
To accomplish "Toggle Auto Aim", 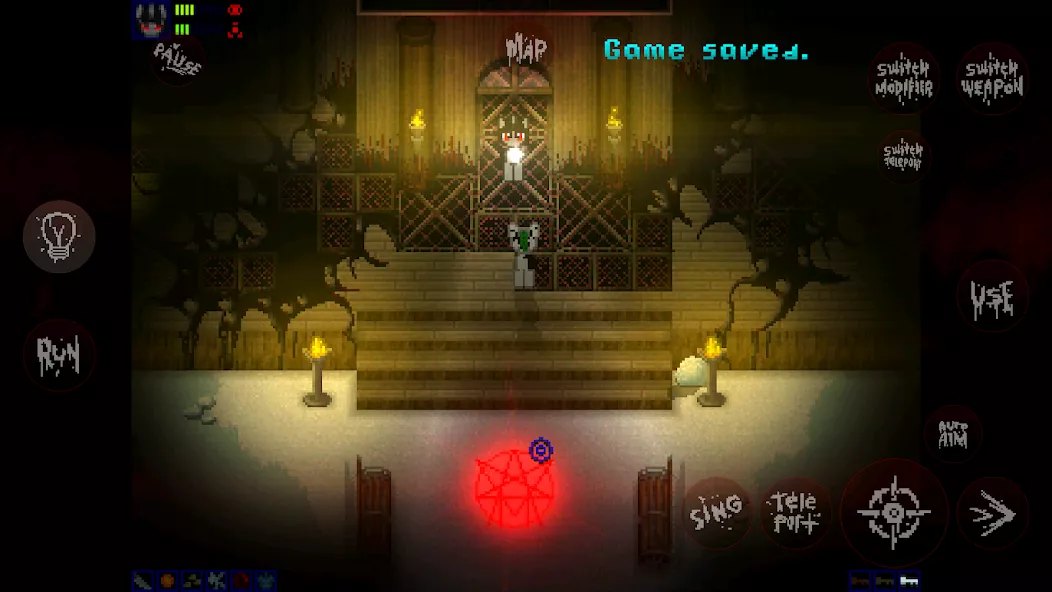I will pos(953,434).
